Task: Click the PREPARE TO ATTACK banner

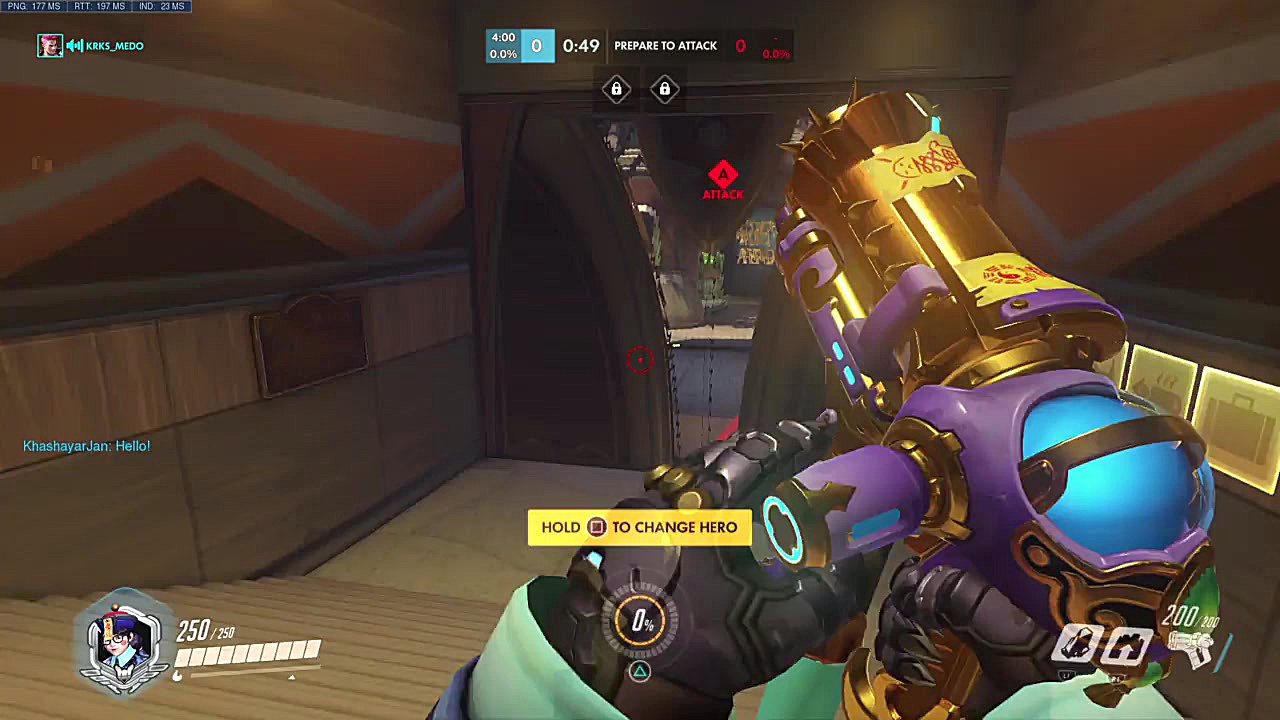Action: (665, 45)
